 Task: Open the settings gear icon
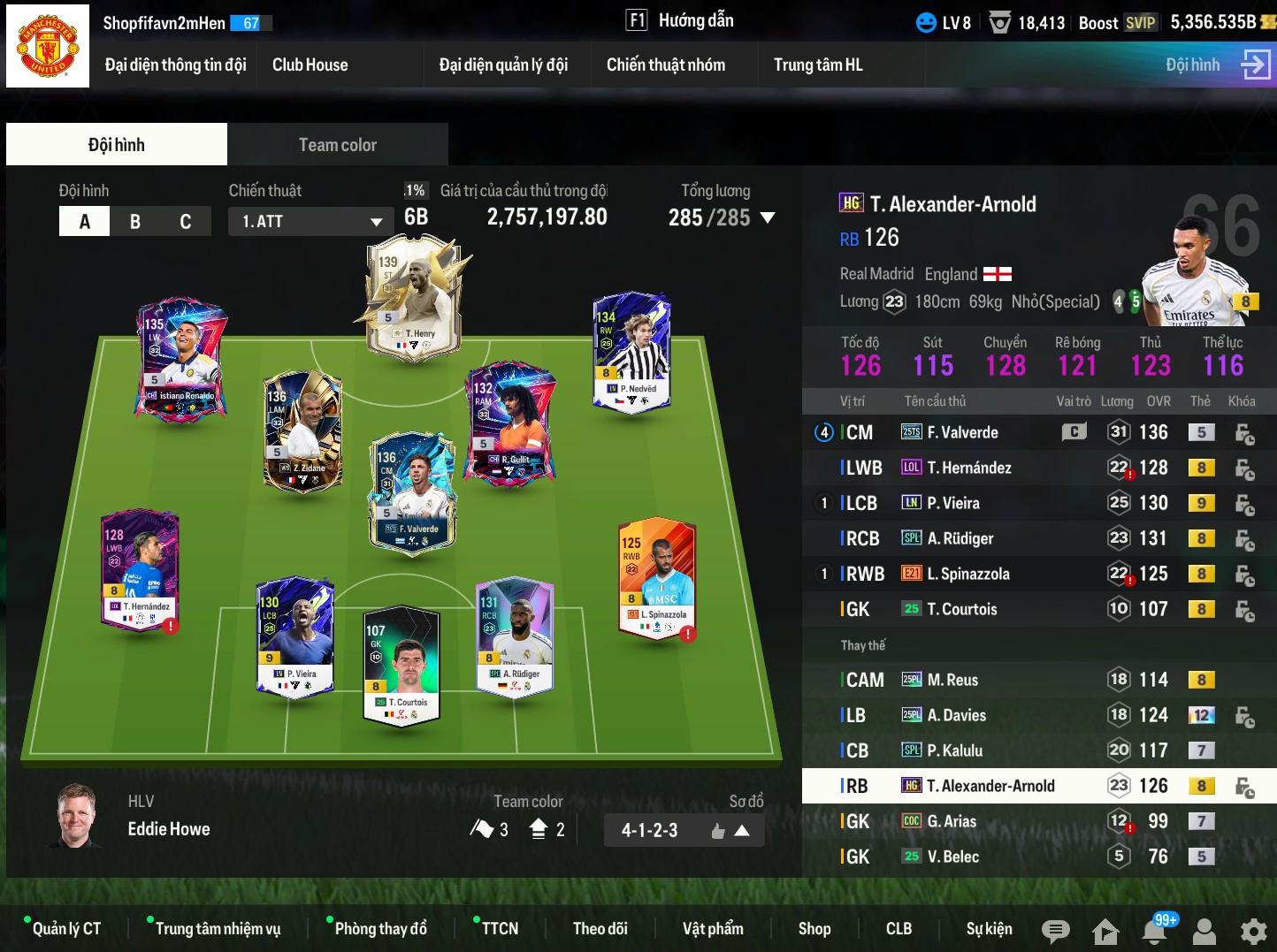1253,930
